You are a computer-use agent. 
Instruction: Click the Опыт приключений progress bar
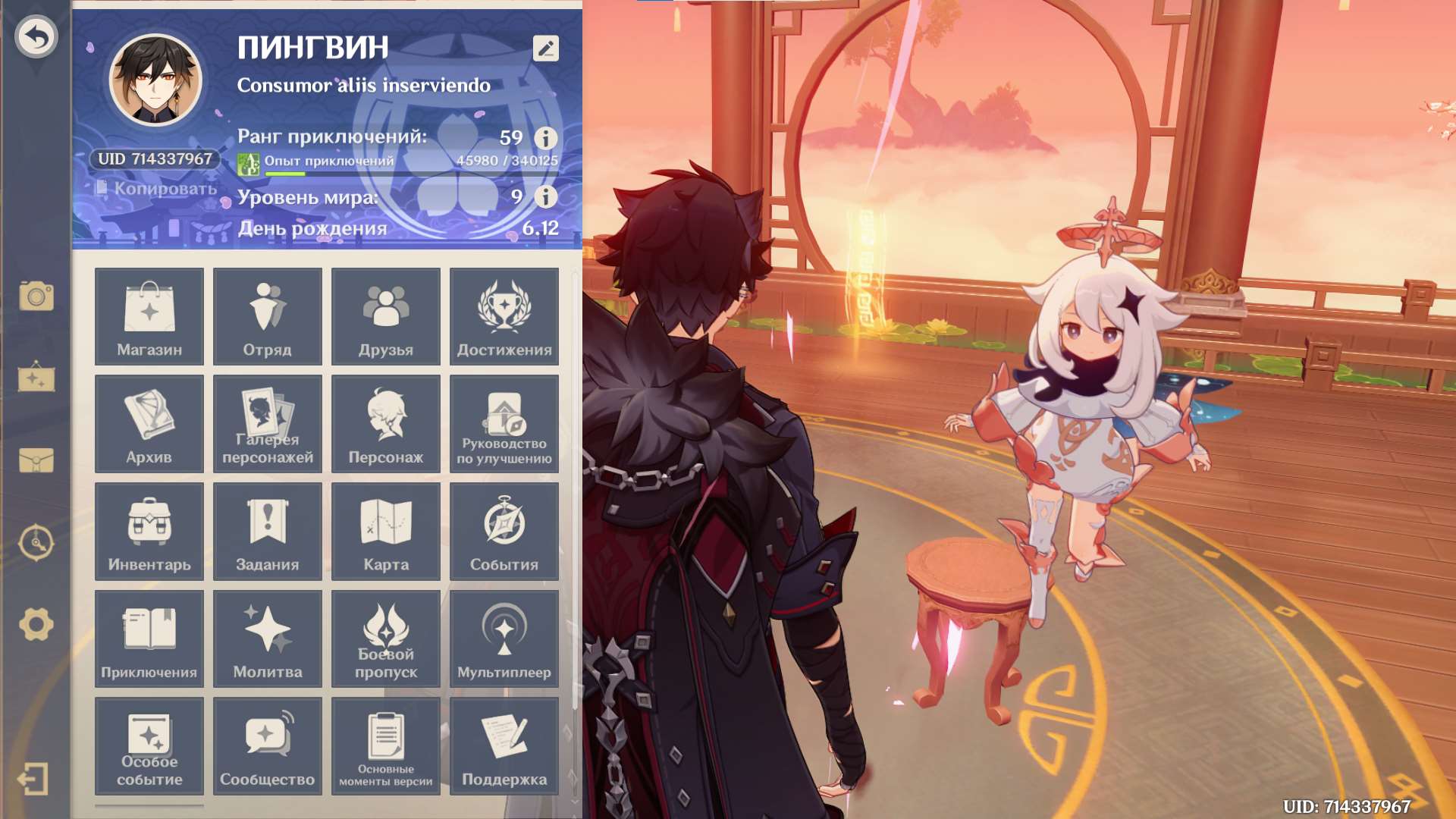[409, 172]
